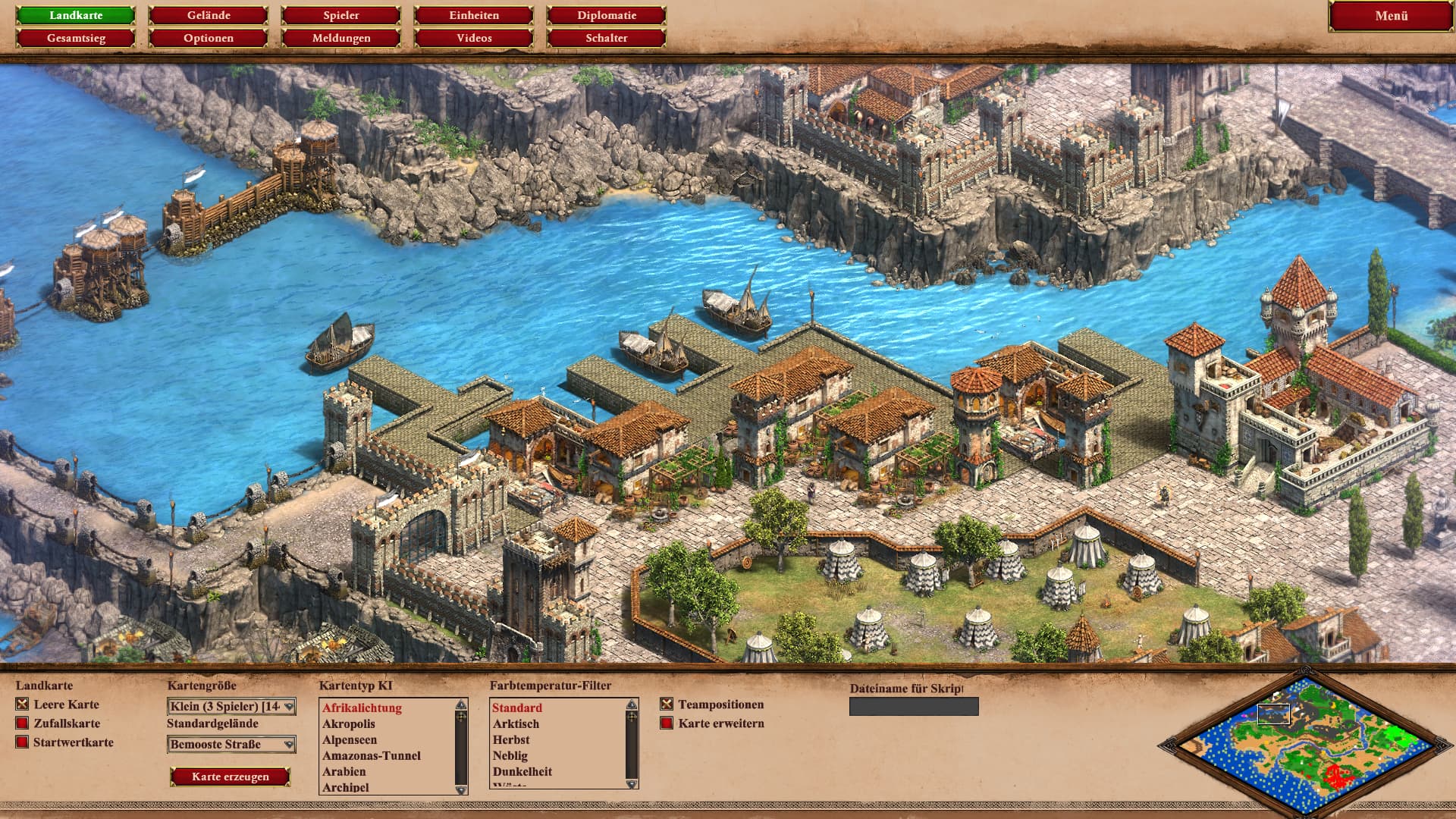The height and width of the screenshot is (819, 1456).
Task: Select the Einheiten tab
Action: pos(474,15)
